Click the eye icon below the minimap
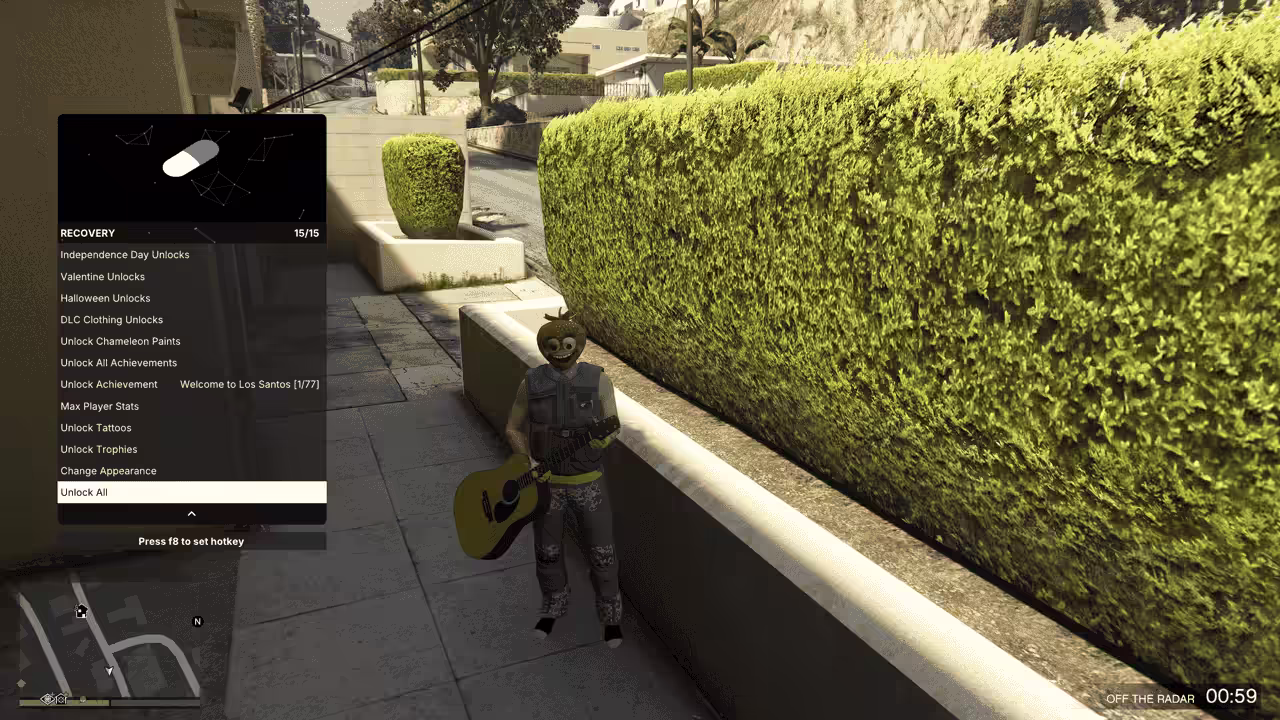 coord(47,698)
